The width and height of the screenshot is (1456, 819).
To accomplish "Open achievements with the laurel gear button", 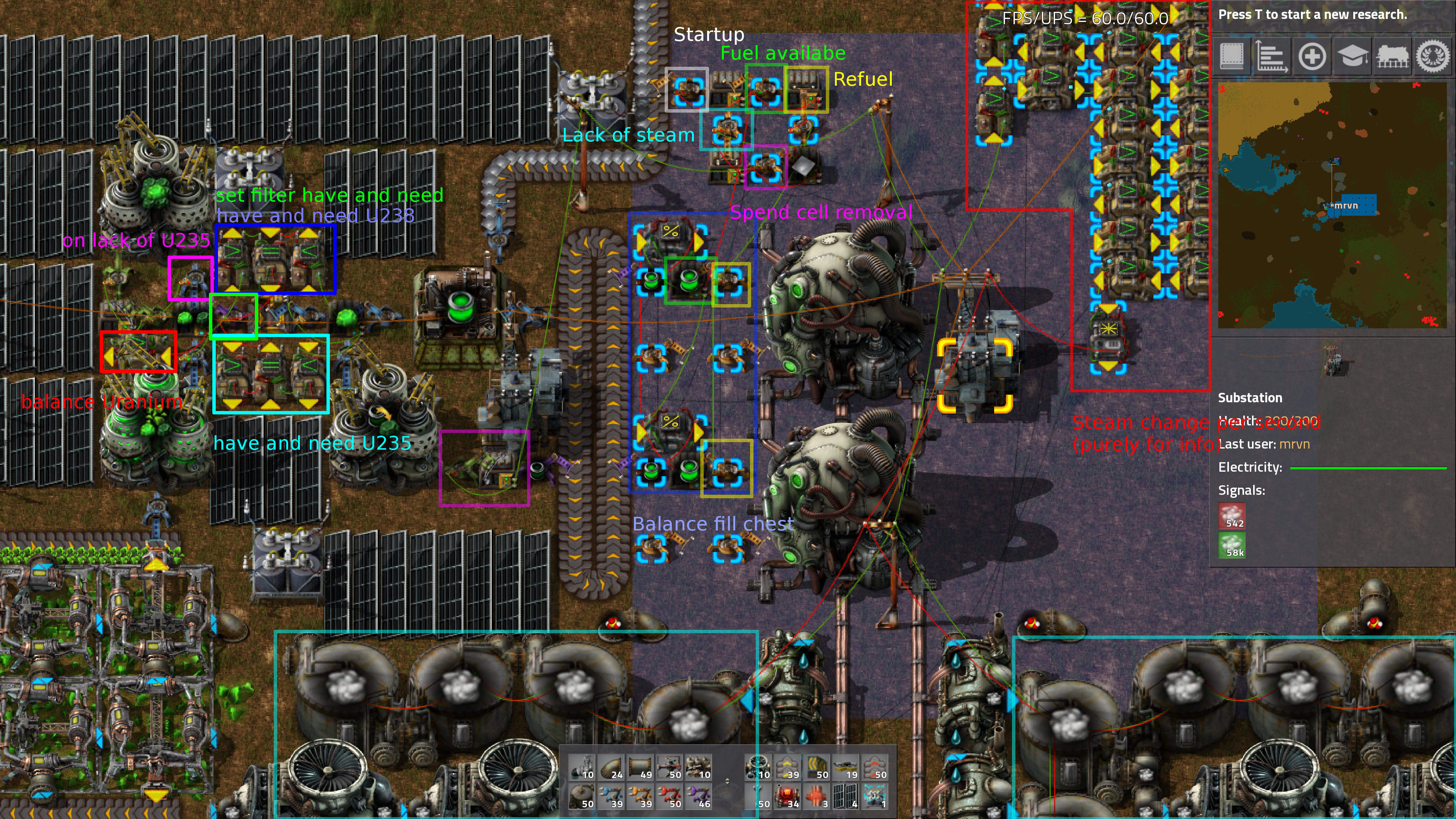I will [1432, 56].
